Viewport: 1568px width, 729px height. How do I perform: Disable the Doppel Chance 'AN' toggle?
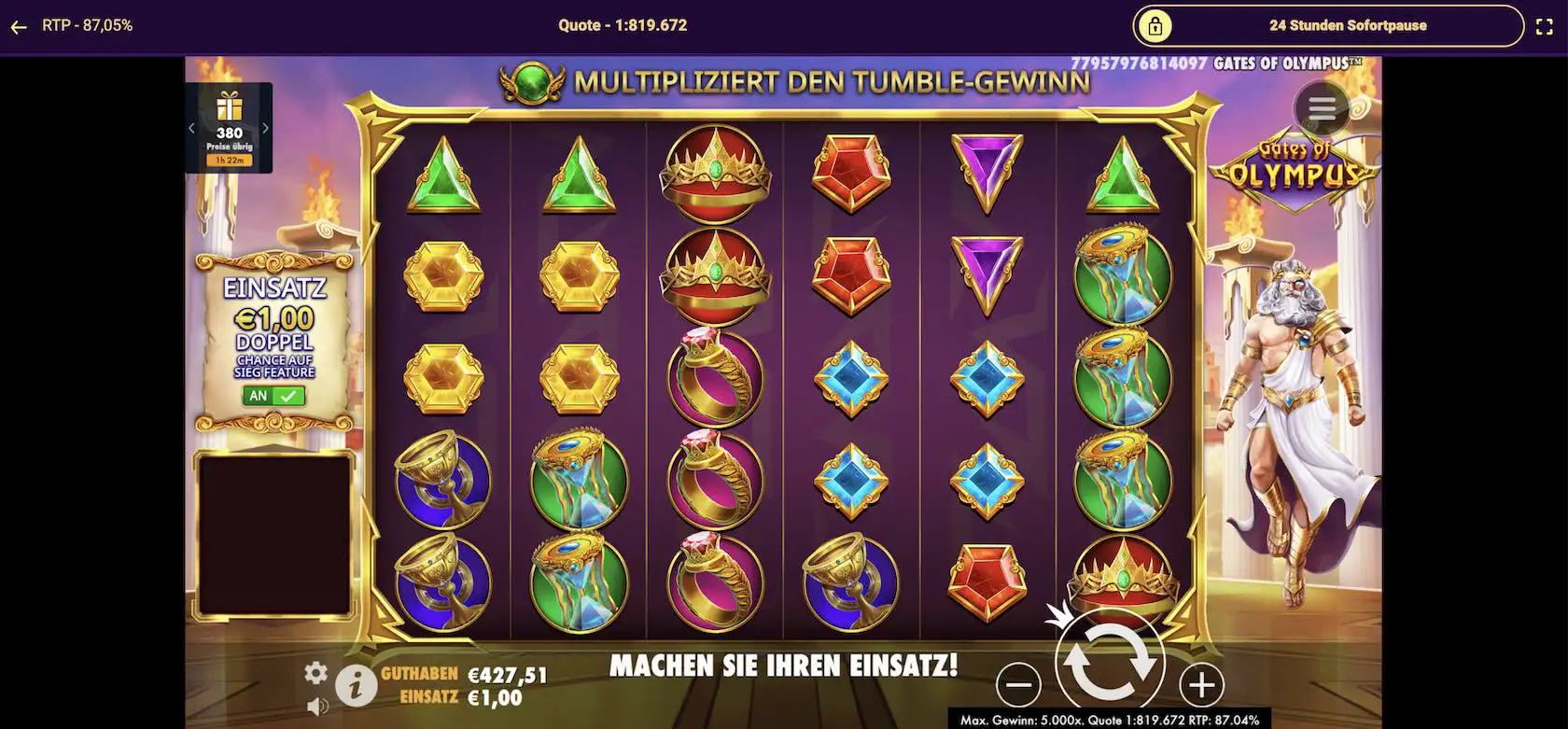tap(259, 397)
